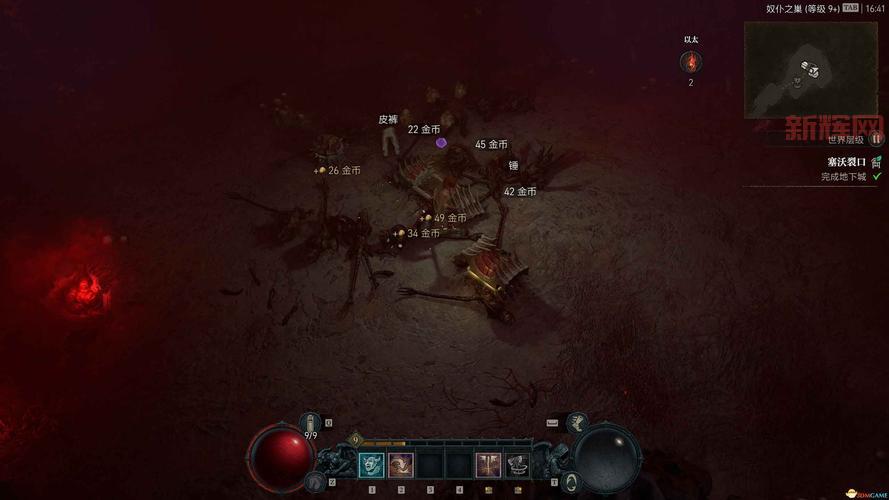Use the healing potion icon
889x500 pixels.
(311, 423)
